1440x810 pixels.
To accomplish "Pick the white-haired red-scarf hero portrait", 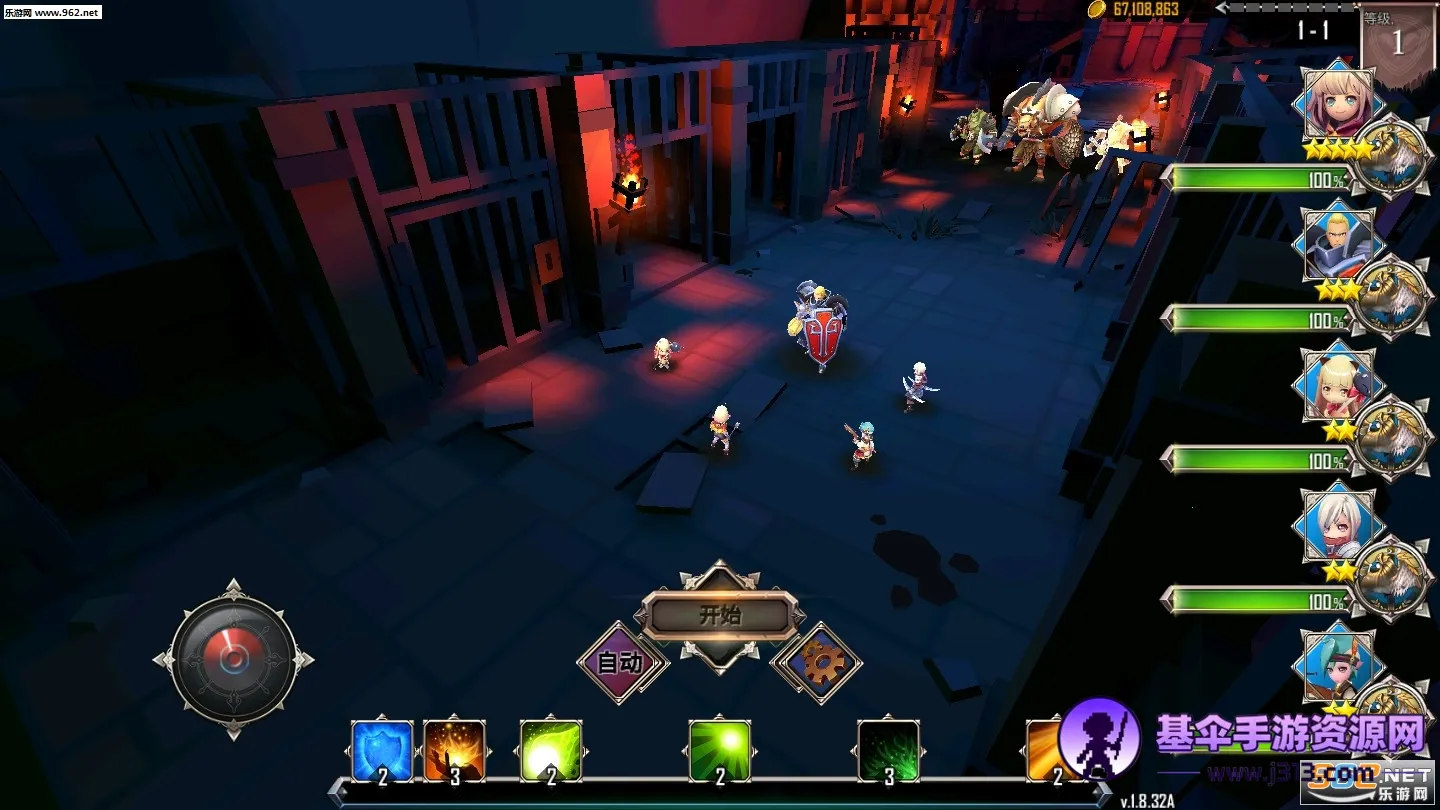I will [x=1339, y=525].
